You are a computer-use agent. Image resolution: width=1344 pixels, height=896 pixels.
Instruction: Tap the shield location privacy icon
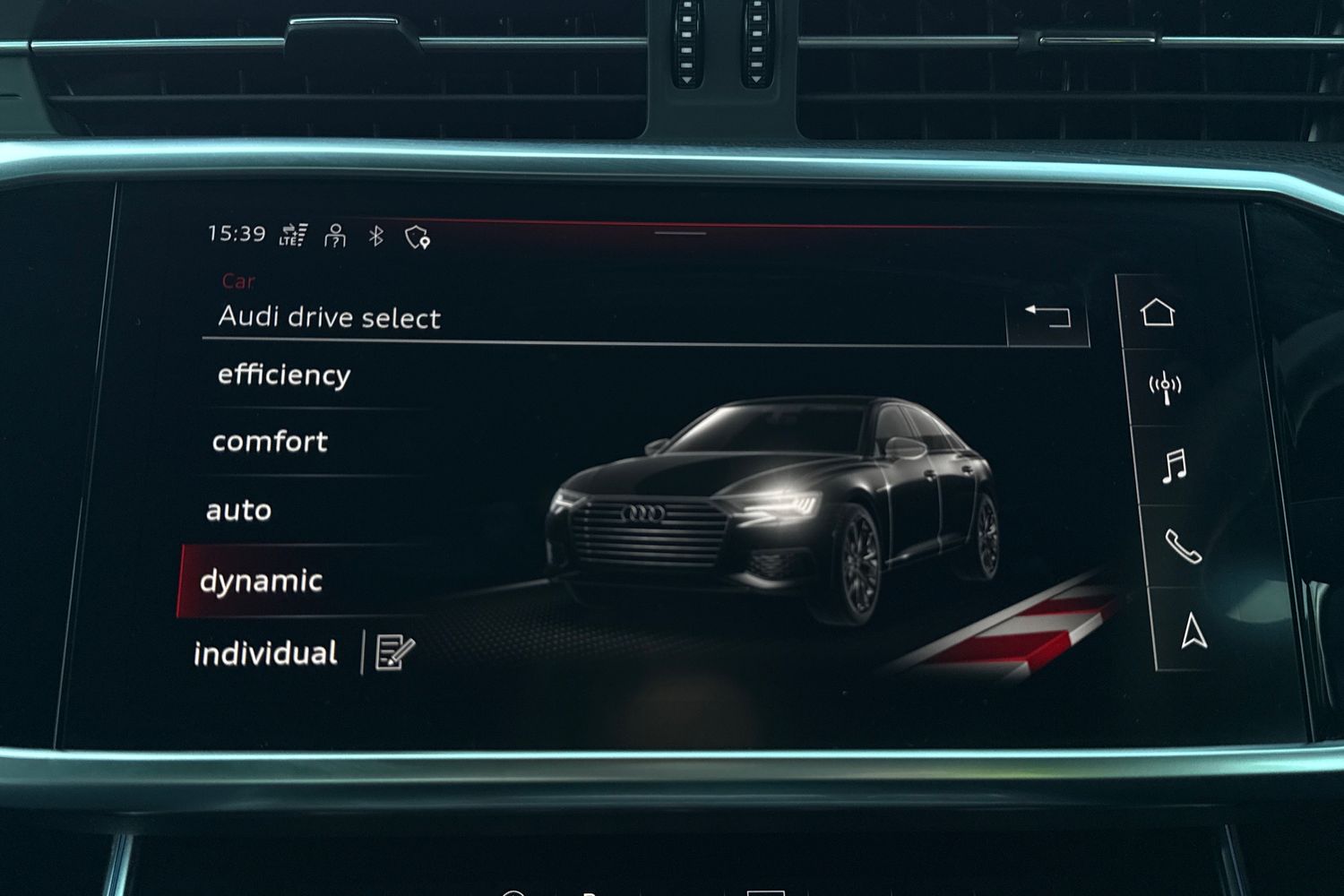tap(418, 237)
